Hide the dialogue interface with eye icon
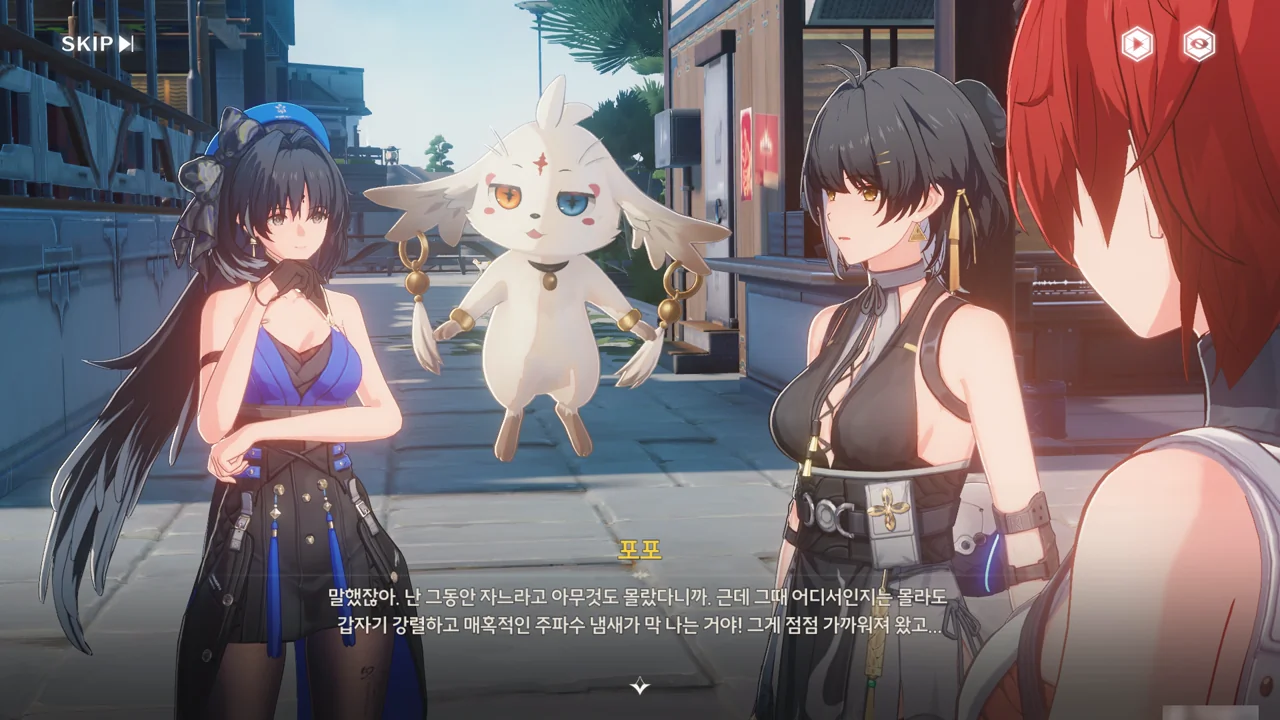This screenshot has width=1280, height=720. [x=1199, y=44]
